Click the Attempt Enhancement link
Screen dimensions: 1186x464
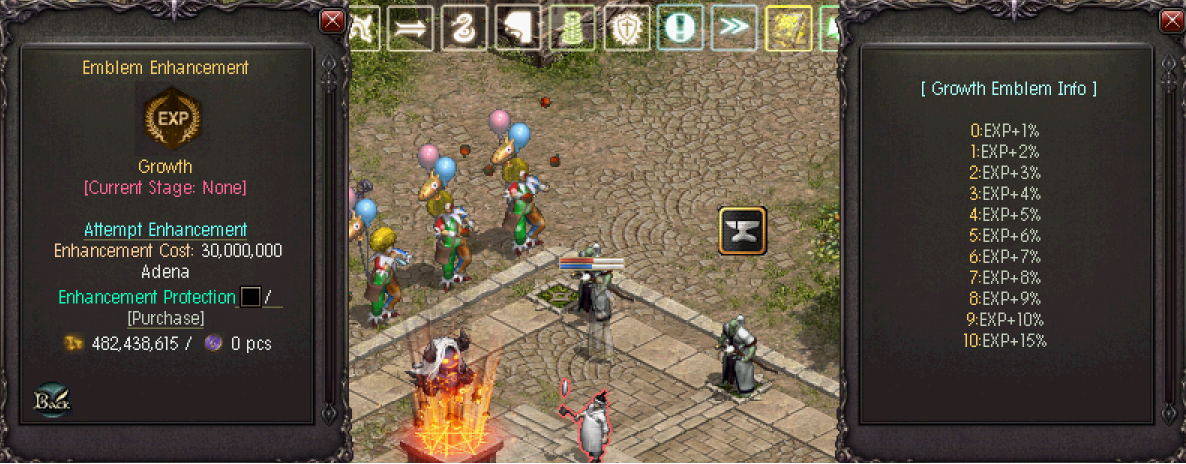coord(166,229)
